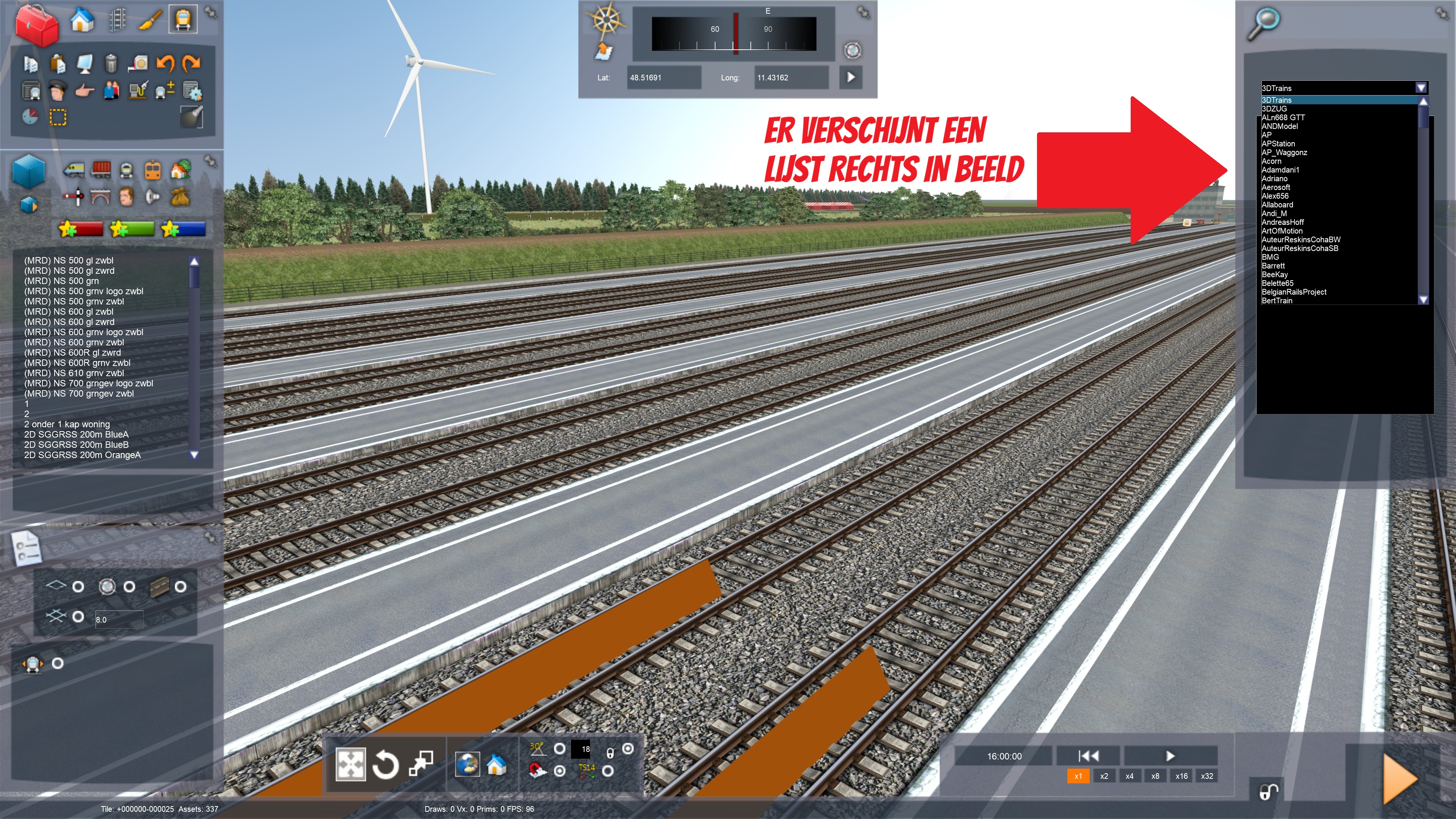This screenshot has height=819, width=1456.
Task: Click the trash can delete tool
Action: pyautogui.click(x=111, y=63)
